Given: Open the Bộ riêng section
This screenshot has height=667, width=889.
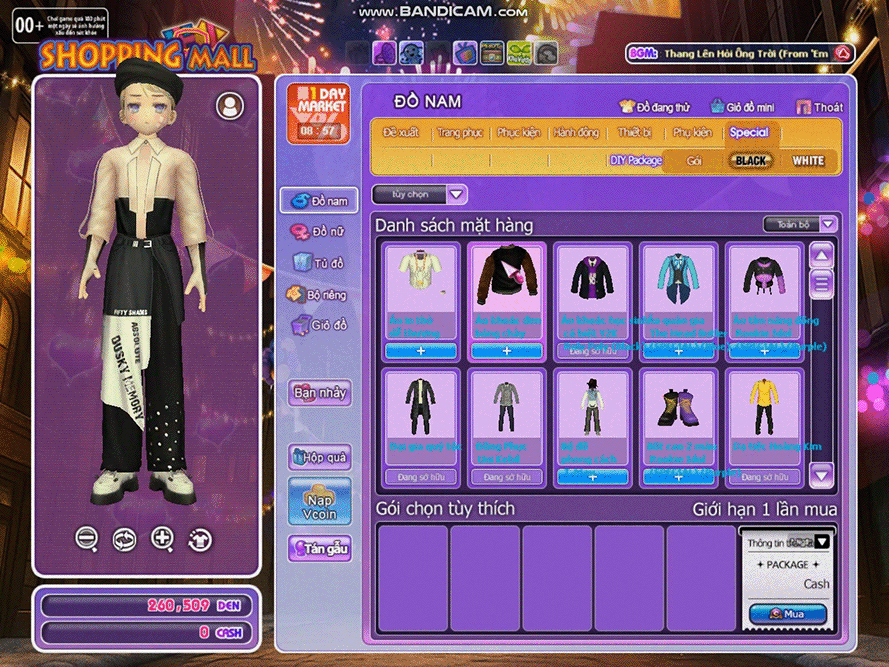Looking at the screenshot, I should click(318, 294).
